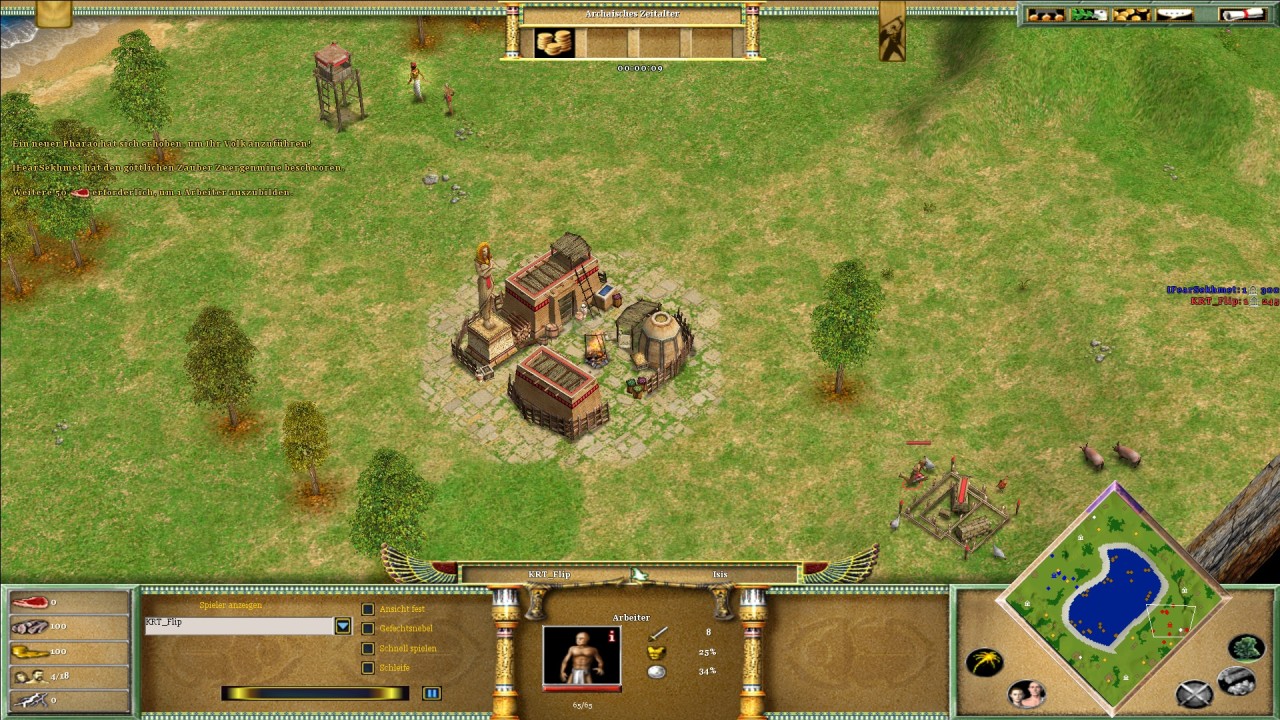Image resolution: width=1280 pixels, height=720 pixels.
Task: Click the replay progress bar
Action: 315,693
